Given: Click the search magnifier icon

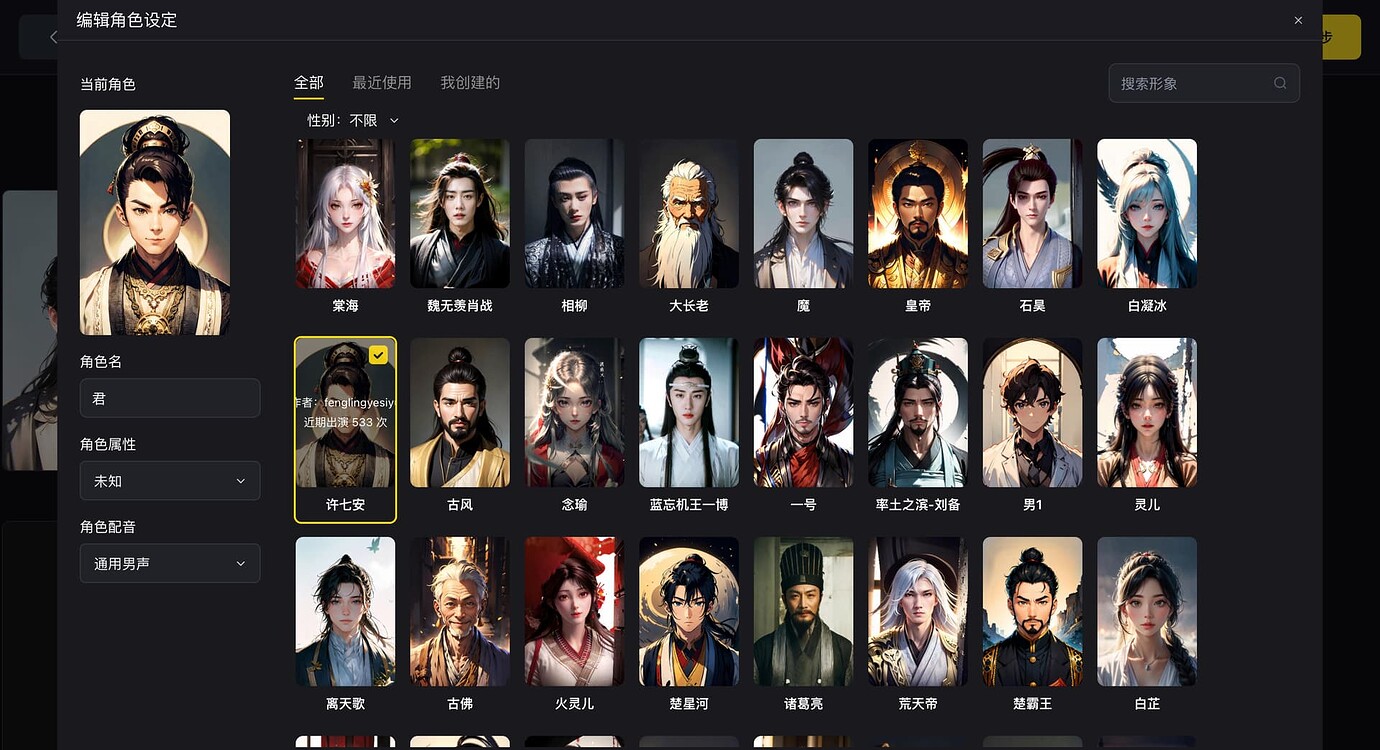Looking at the screenshot, I should point(1280,83).
